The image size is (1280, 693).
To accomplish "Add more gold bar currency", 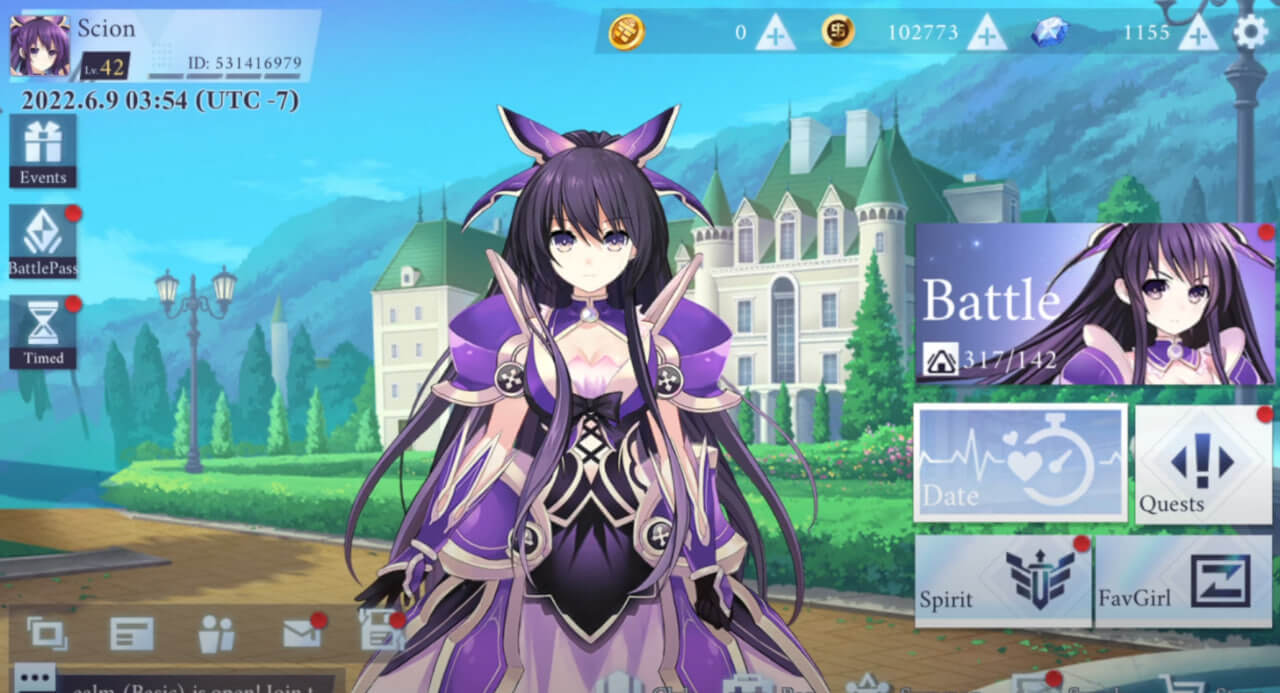I will tap(775, 33).
